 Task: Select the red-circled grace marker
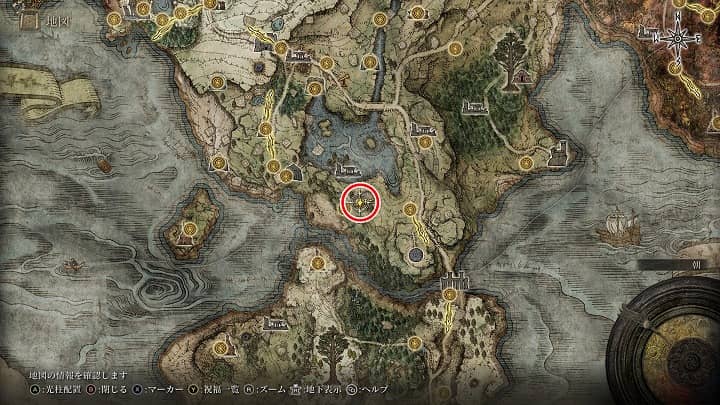(361, 203)
